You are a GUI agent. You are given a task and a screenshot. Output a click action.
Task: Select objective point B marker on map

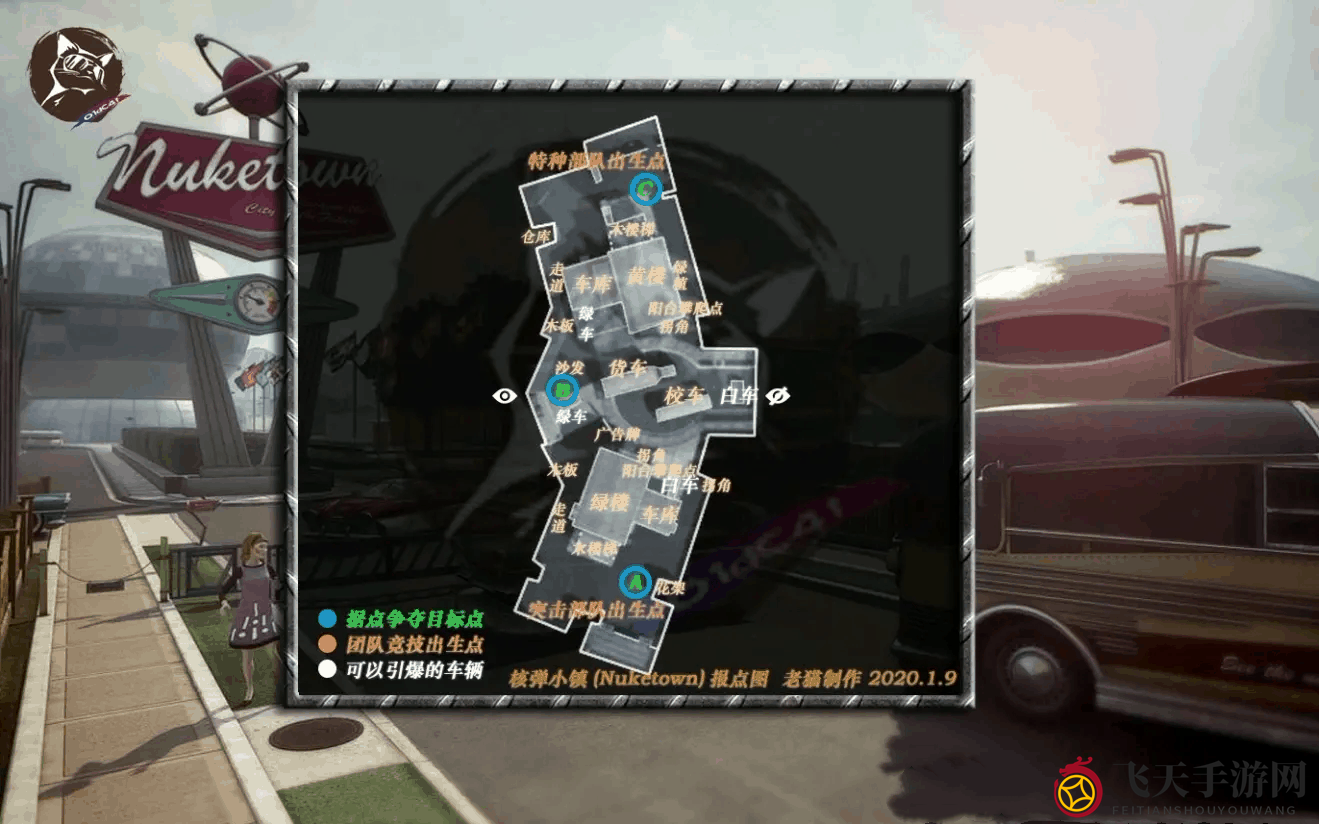pos(563,389)
